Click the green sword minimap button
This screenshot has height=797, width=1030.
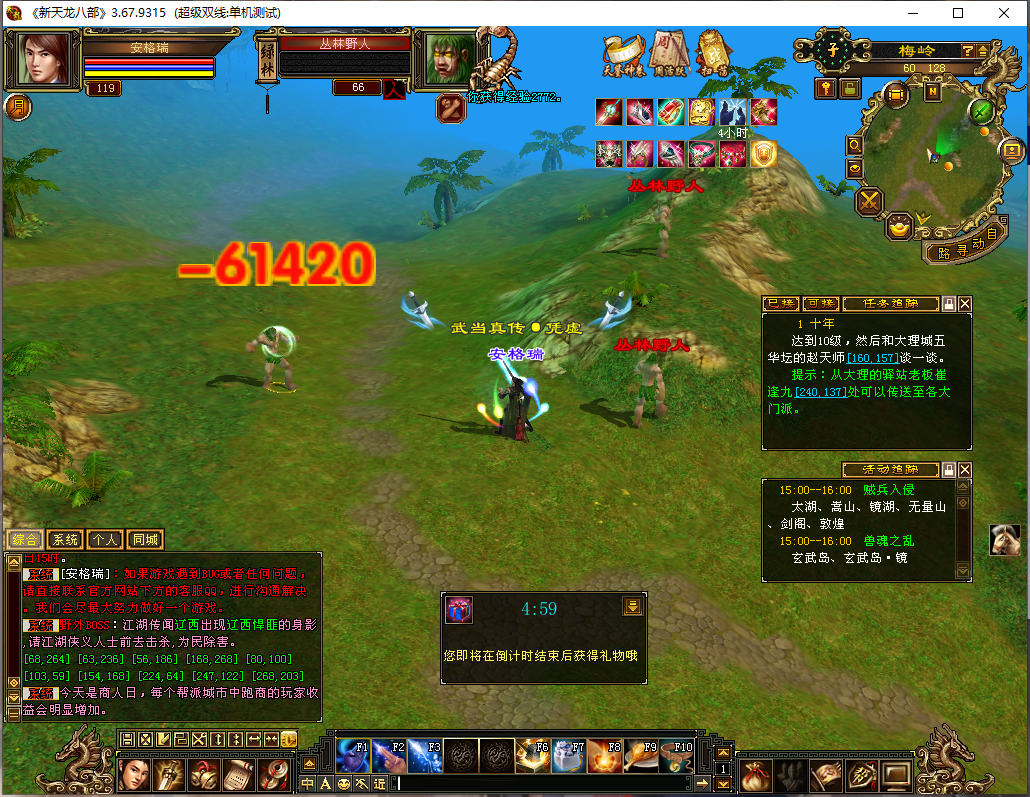981,109
